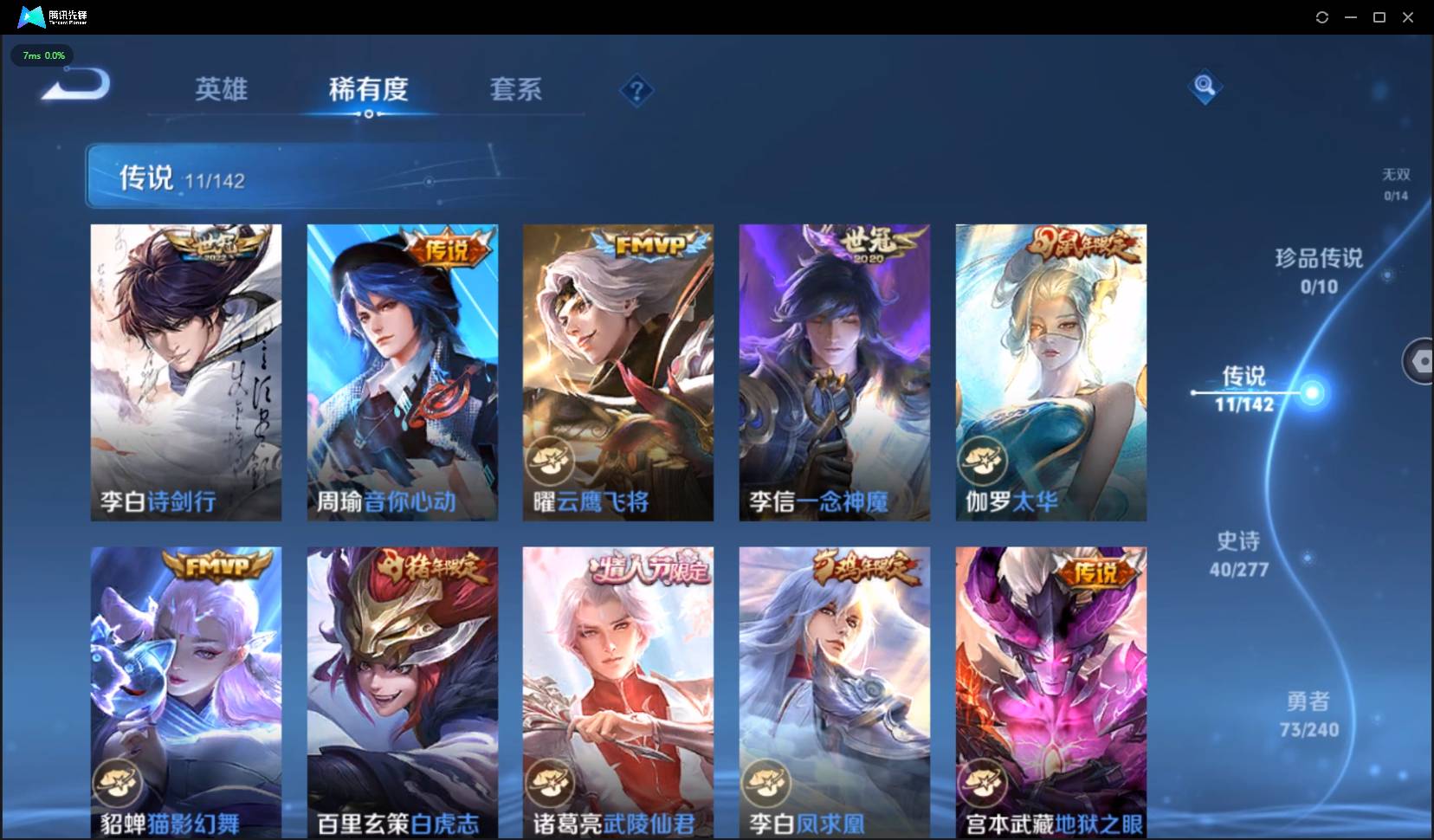Image resolution: width=1434 pixels, height=840 pixels.
Task: Open the help question mark icon
Action: (x=637, y=90)
